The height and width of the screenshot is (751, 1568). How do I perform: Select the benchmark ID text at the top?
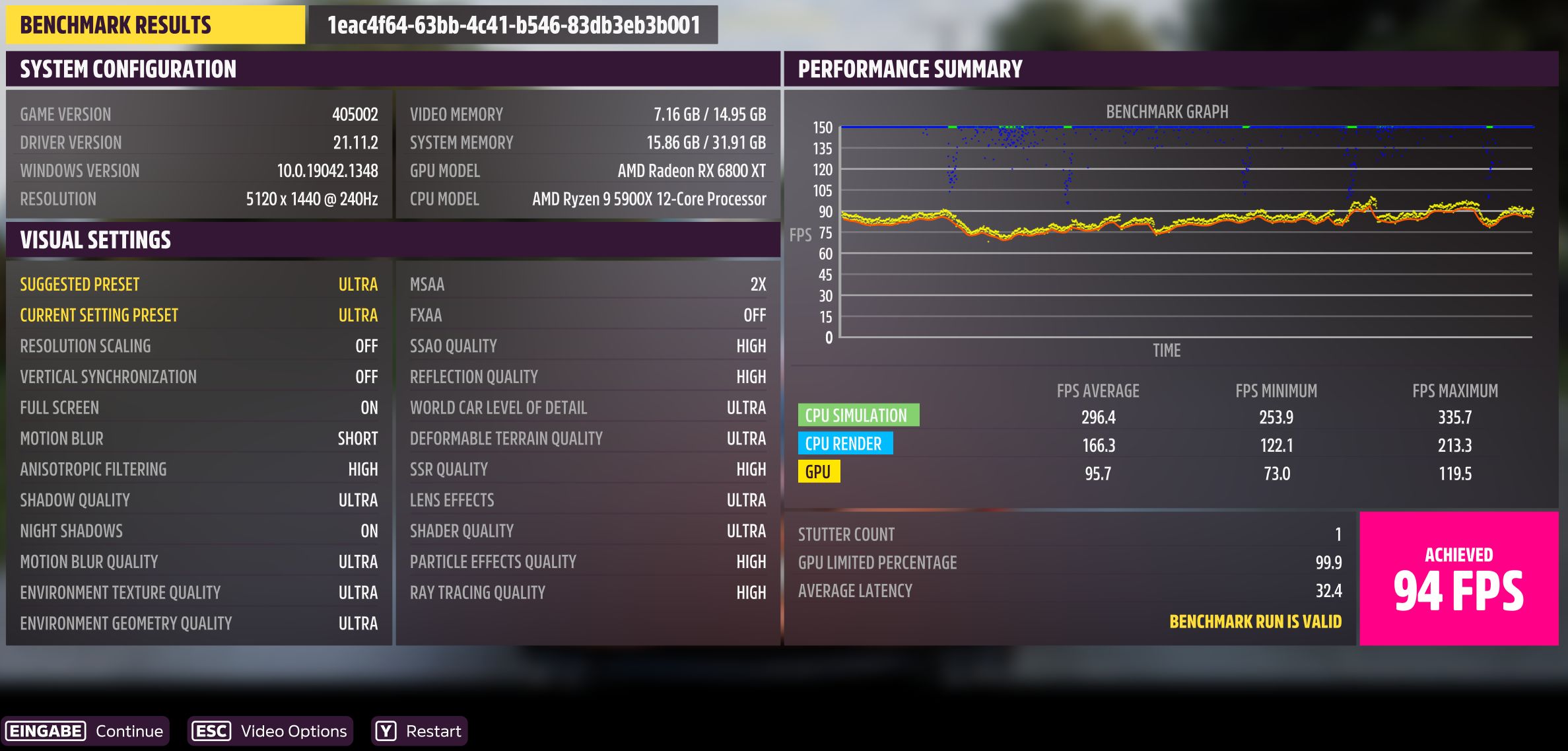coord(514,25)
